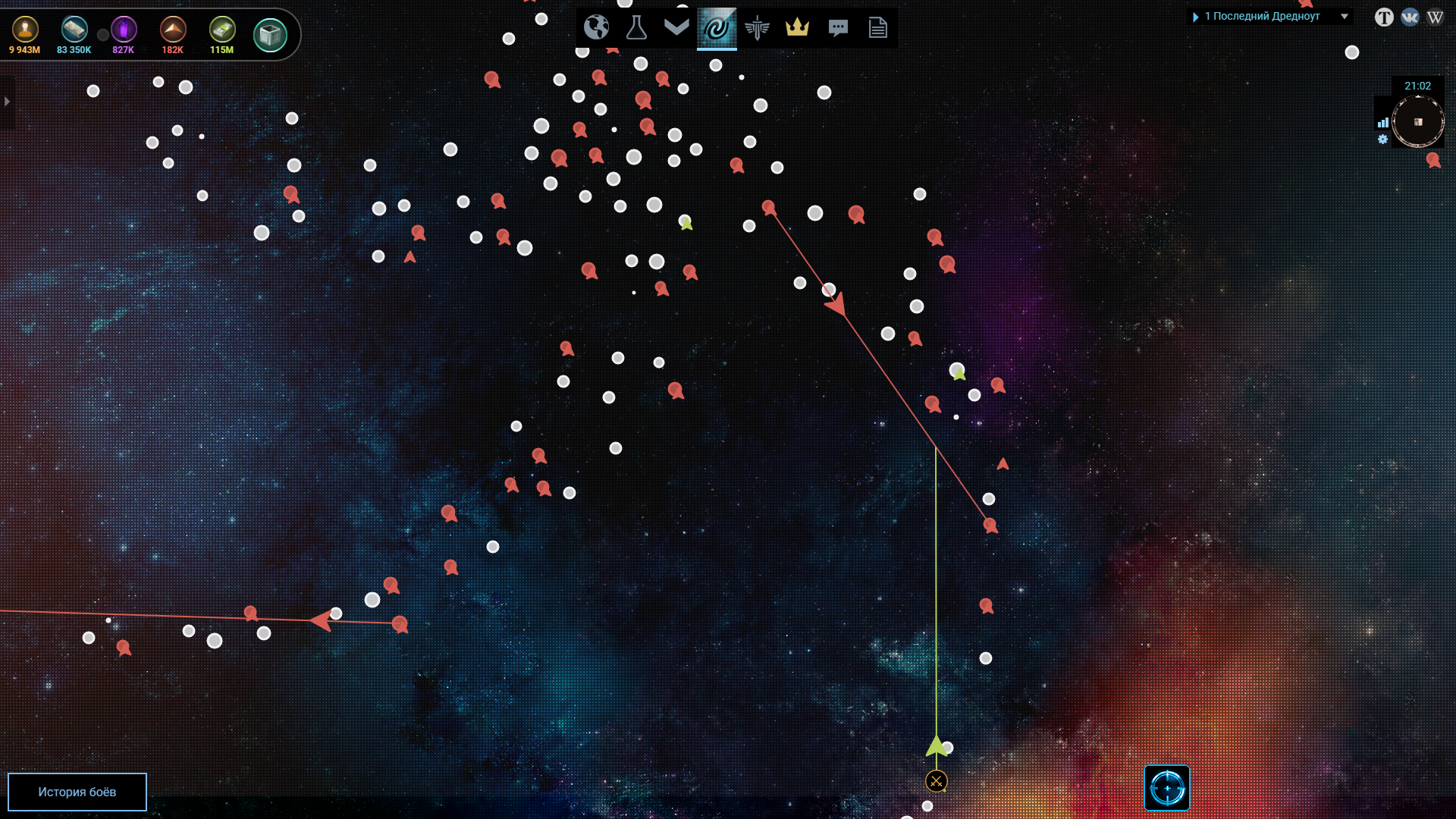
Task: Open the planet globe view
Action: pyautogui.click(x=596, y=27)
